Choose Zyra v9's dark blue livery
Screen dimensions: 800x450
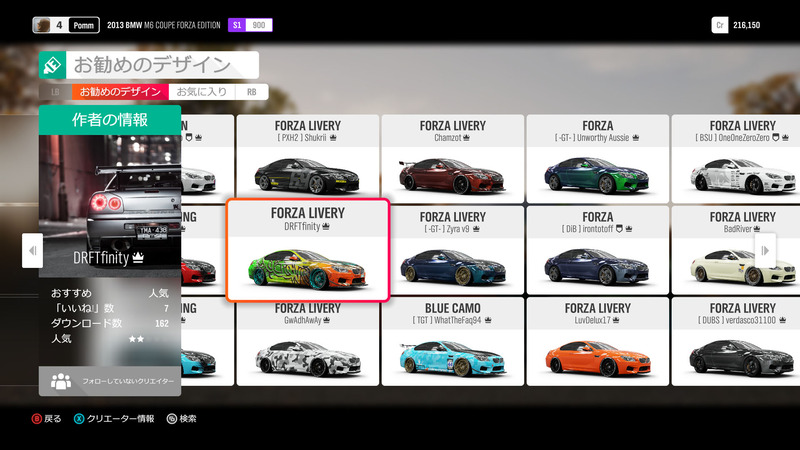click(x=452, y=250)
